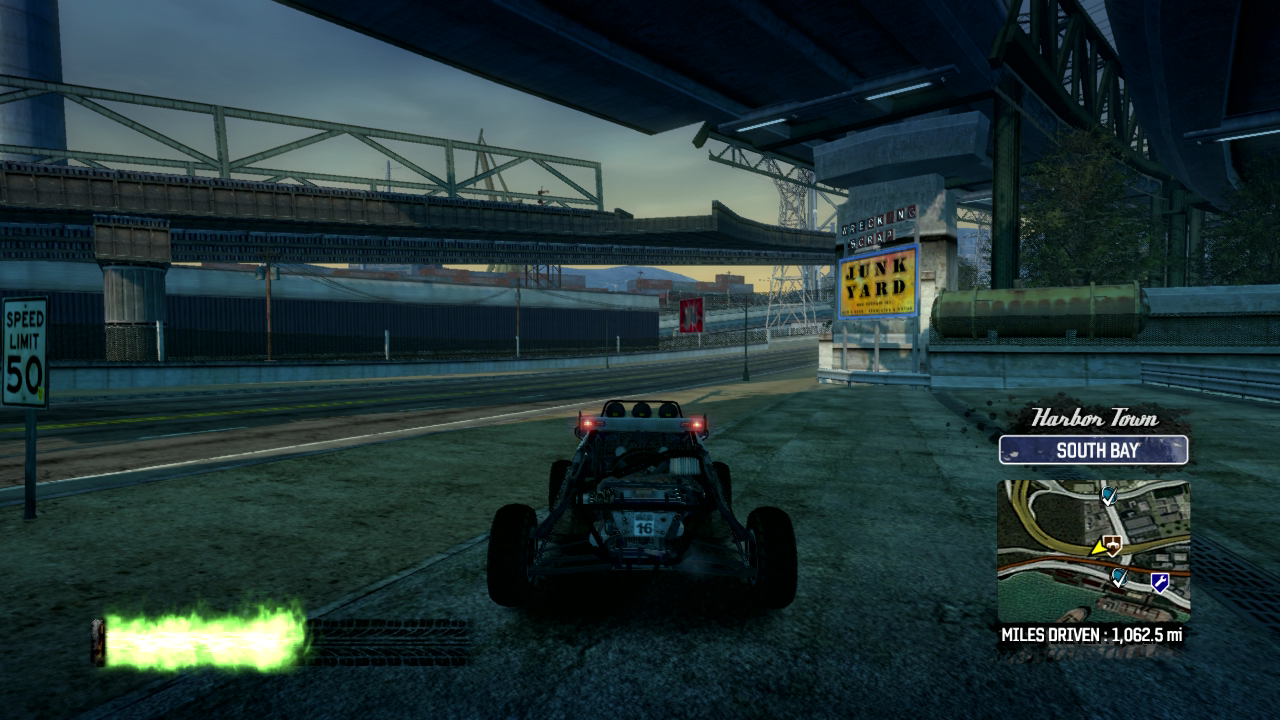The width and height of the screenshot is (1280, 720).
Task: Select the blue wrench repair shop marker
Action: [1160, 581]
